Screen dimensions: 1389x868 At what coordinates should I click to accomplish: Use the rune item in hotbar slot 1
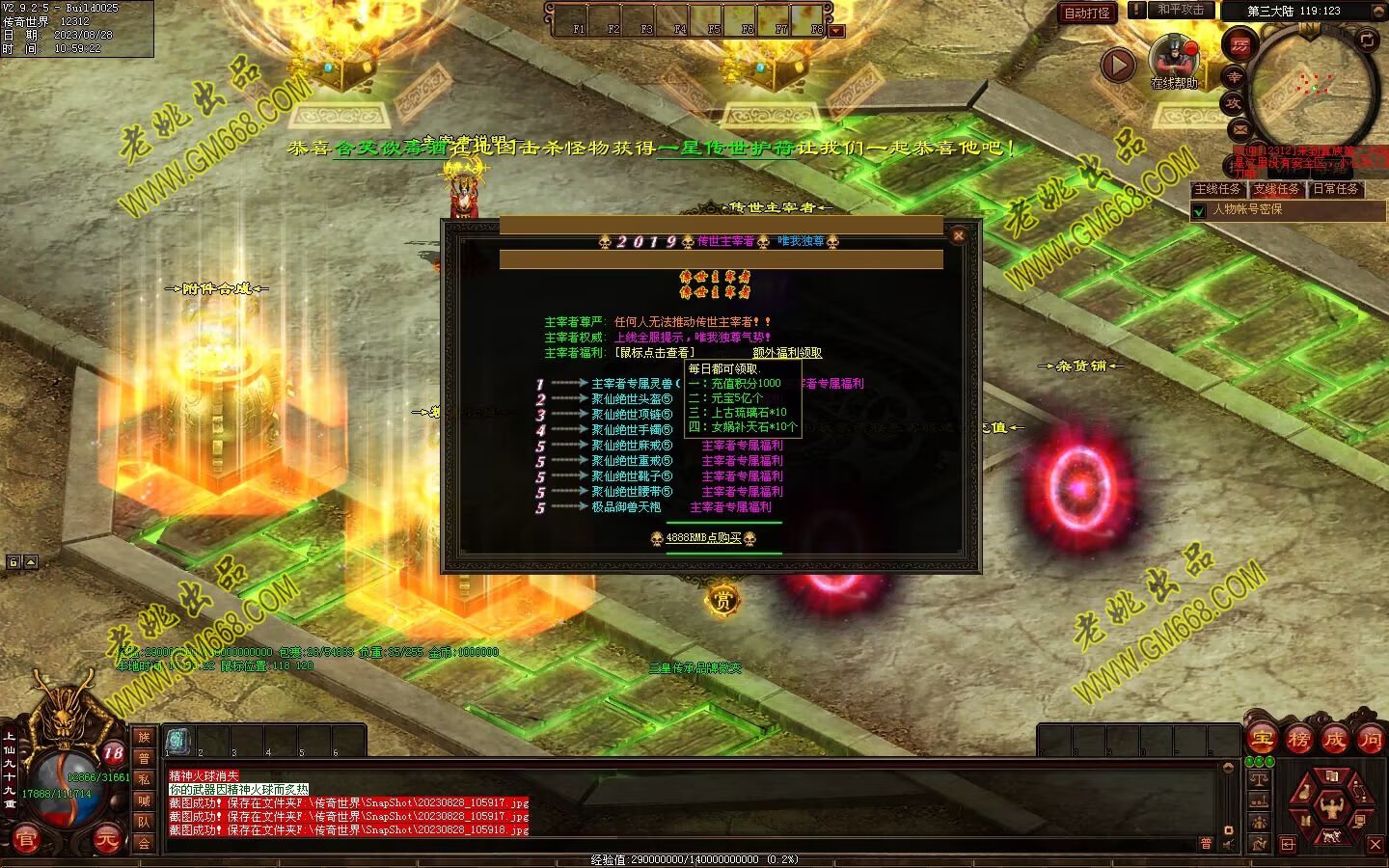178,740
